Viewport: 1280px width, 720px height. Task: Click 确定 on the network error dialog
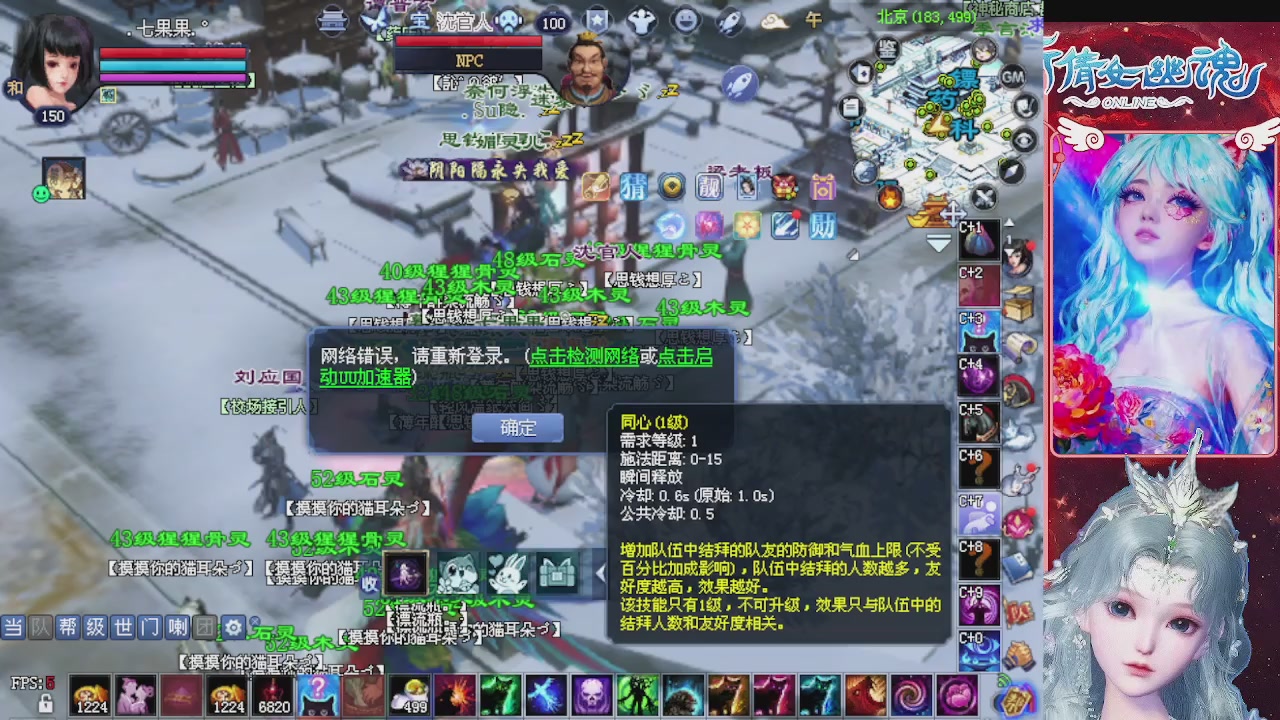(517, 428)
